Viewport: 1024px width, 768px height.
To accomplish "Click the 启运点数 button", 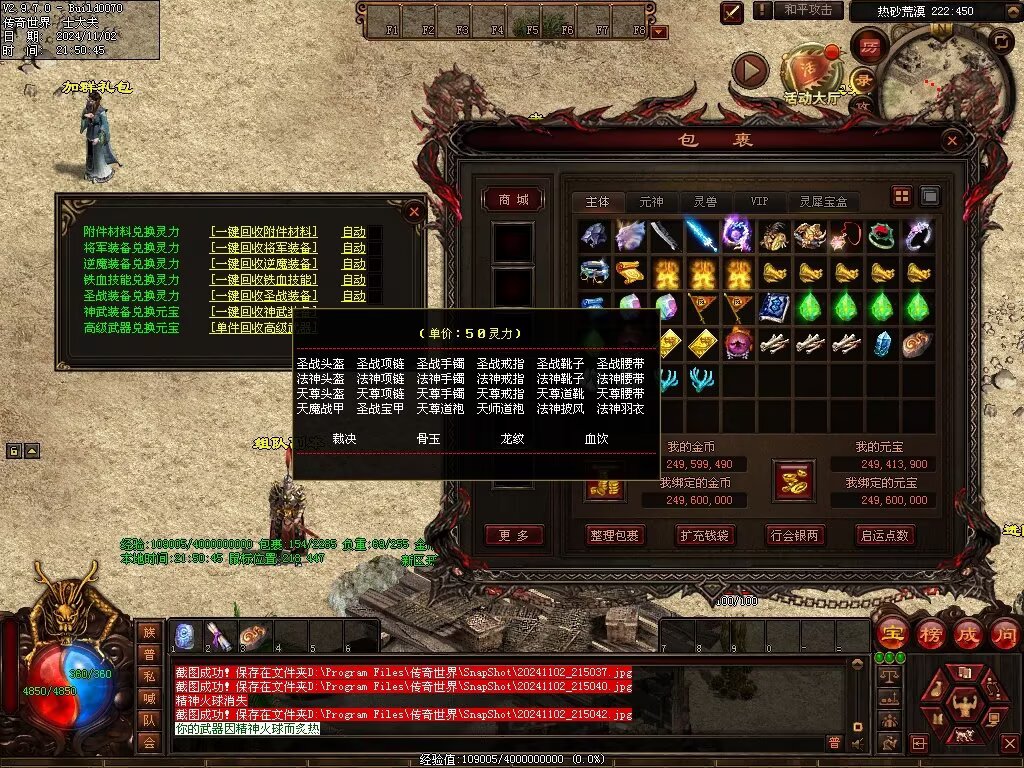I will tap(885, 535).
